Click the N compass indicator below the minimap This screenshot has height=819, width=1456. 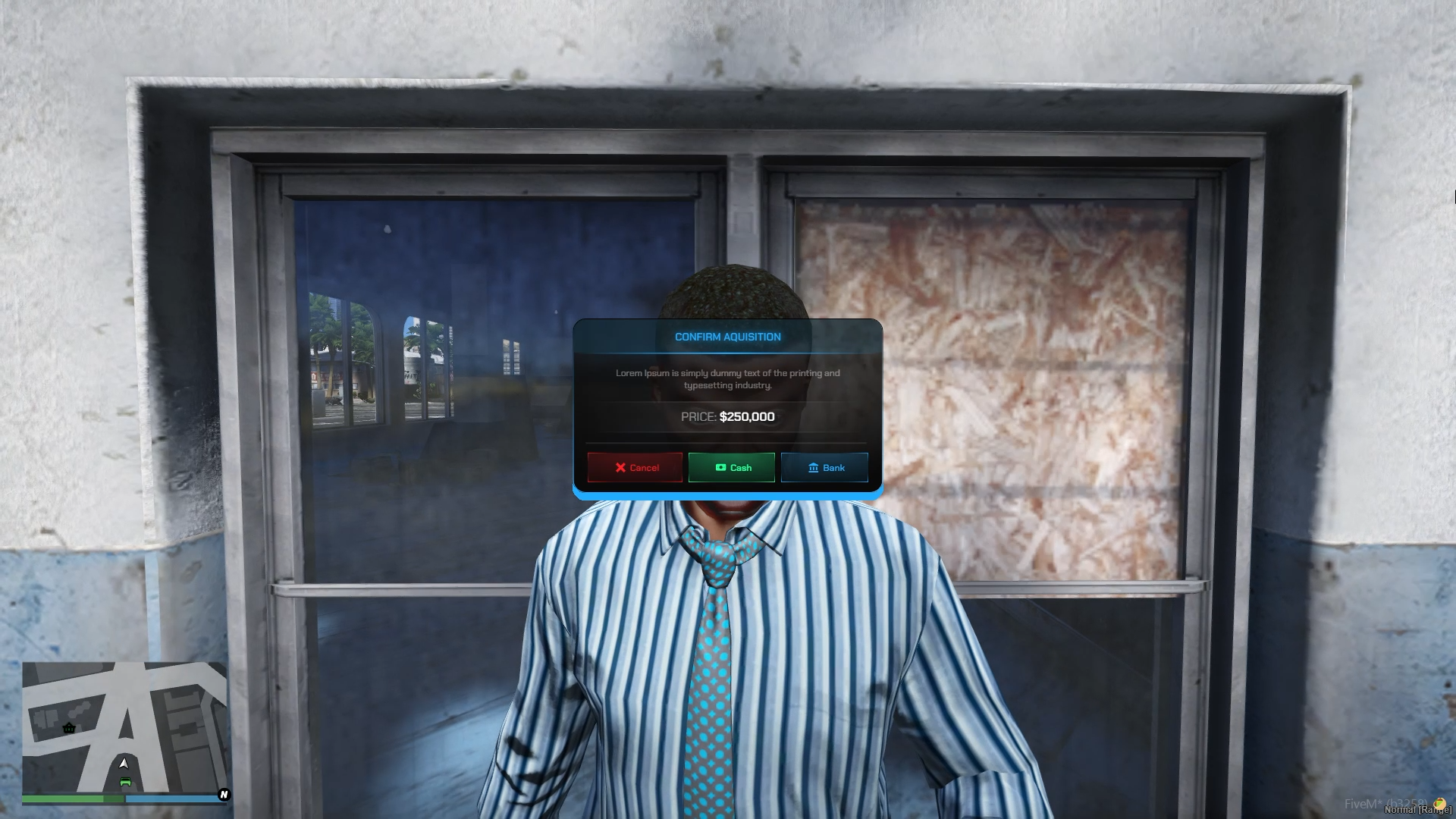point(224,795)
